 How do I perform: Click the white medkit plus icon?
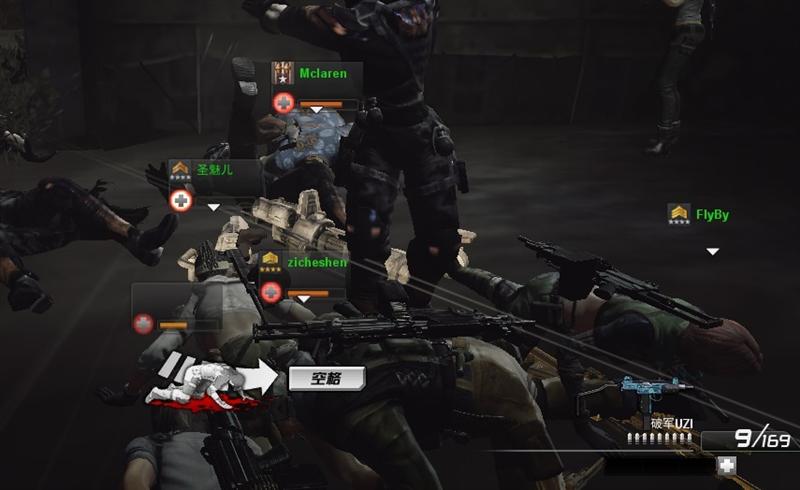point(727,465)
